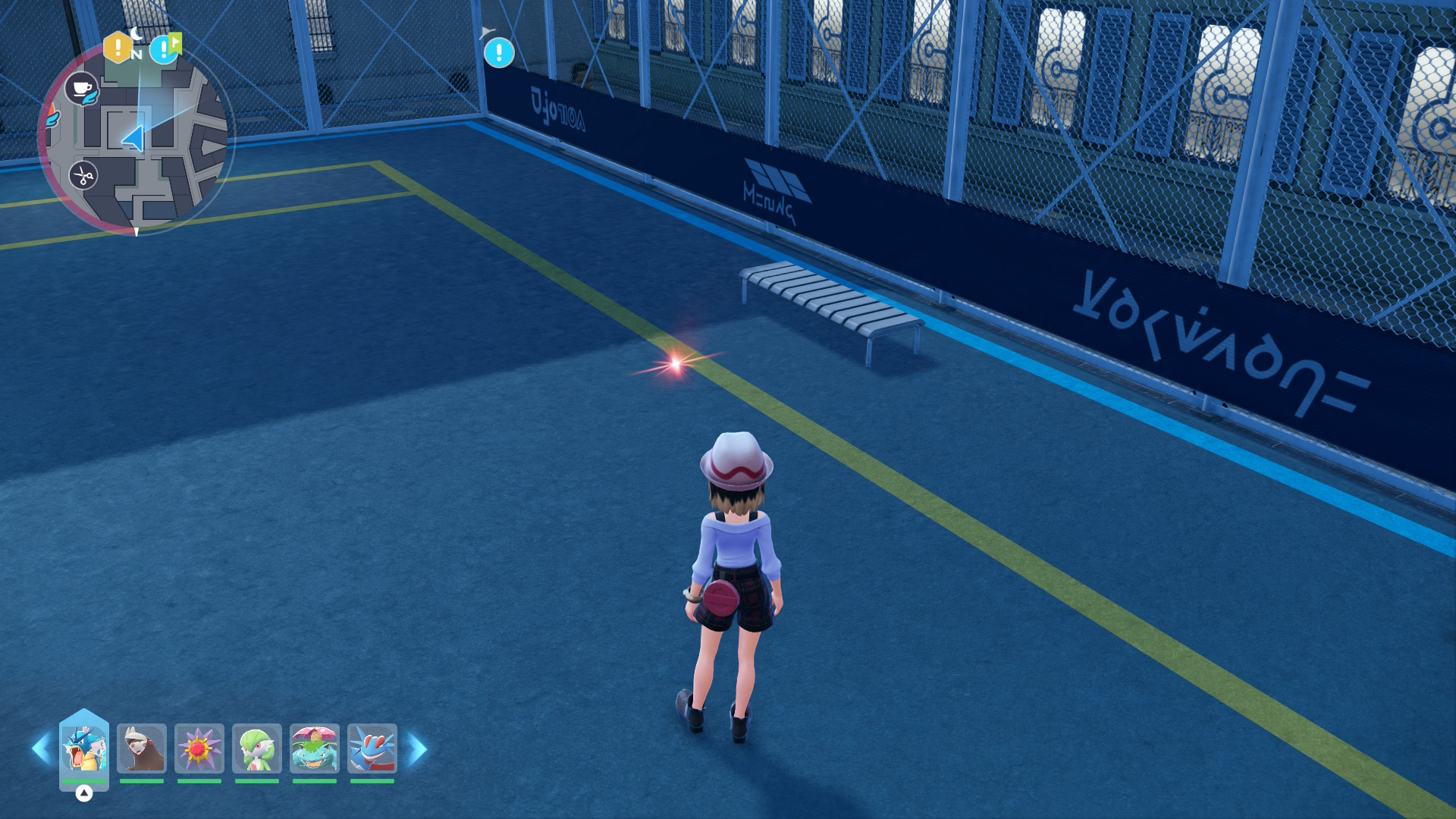Click the left arrow beside the party bar
The image size is (1456, 819).
41,749
